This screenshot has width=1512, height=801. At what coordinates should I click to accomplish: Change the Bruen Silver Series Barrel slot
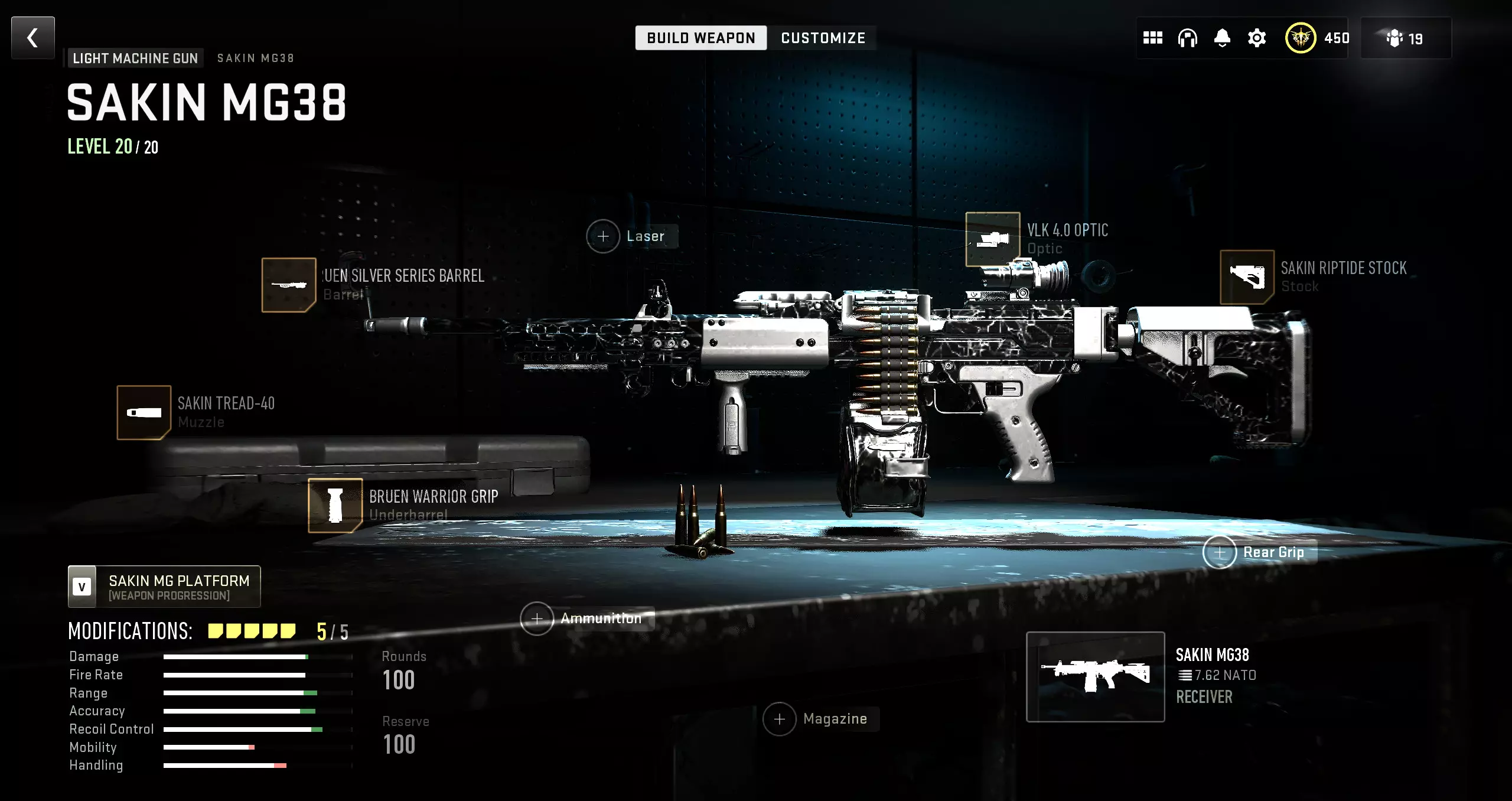[x=289, y=285]
